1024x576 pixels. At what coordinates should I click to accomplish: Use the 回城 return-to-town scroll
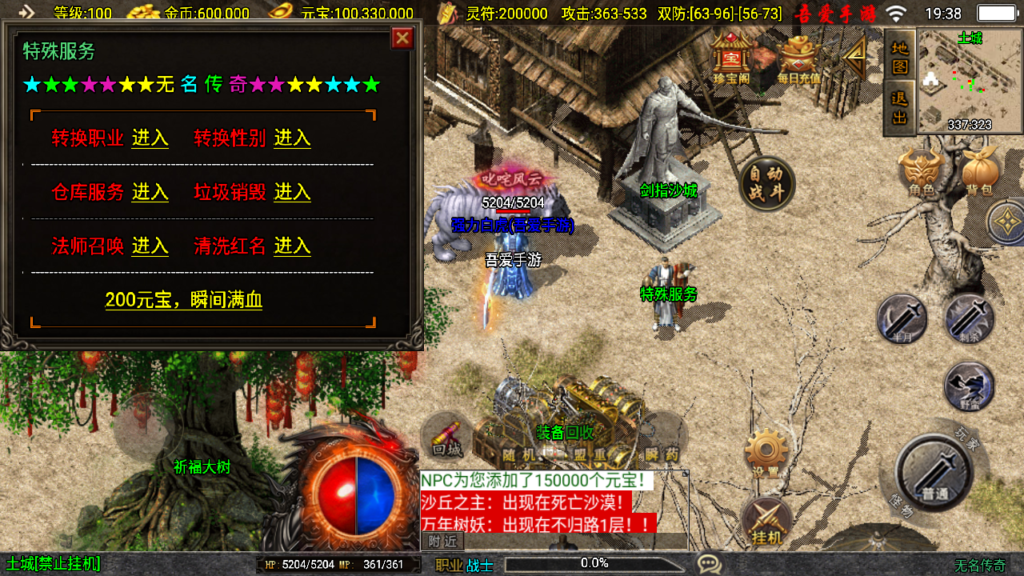[x=447, y=436]
